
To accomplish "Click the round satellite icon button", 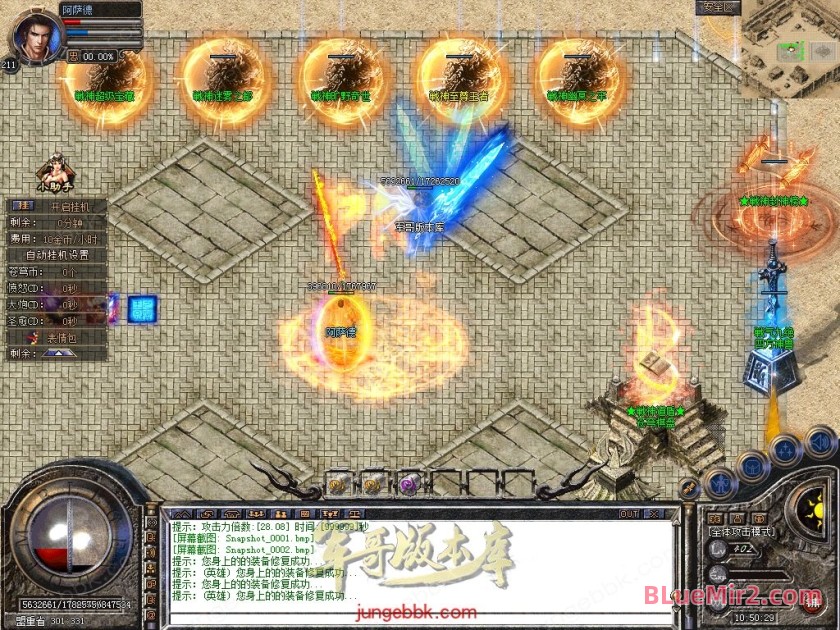I will (689, 489).
